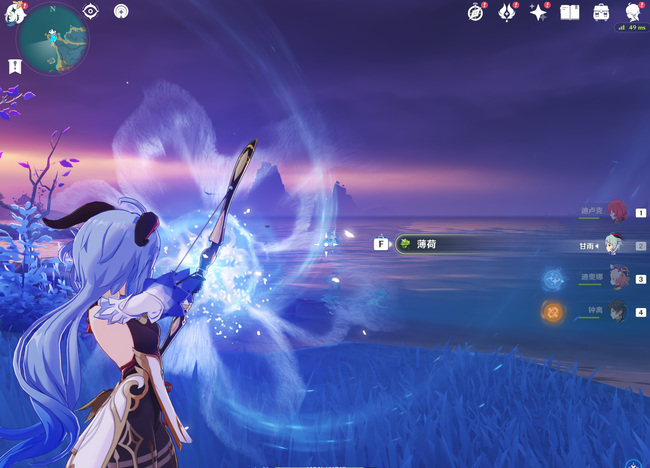Open the Paimon menu
This screenshot has width=650, height=468.
(12, 14)
